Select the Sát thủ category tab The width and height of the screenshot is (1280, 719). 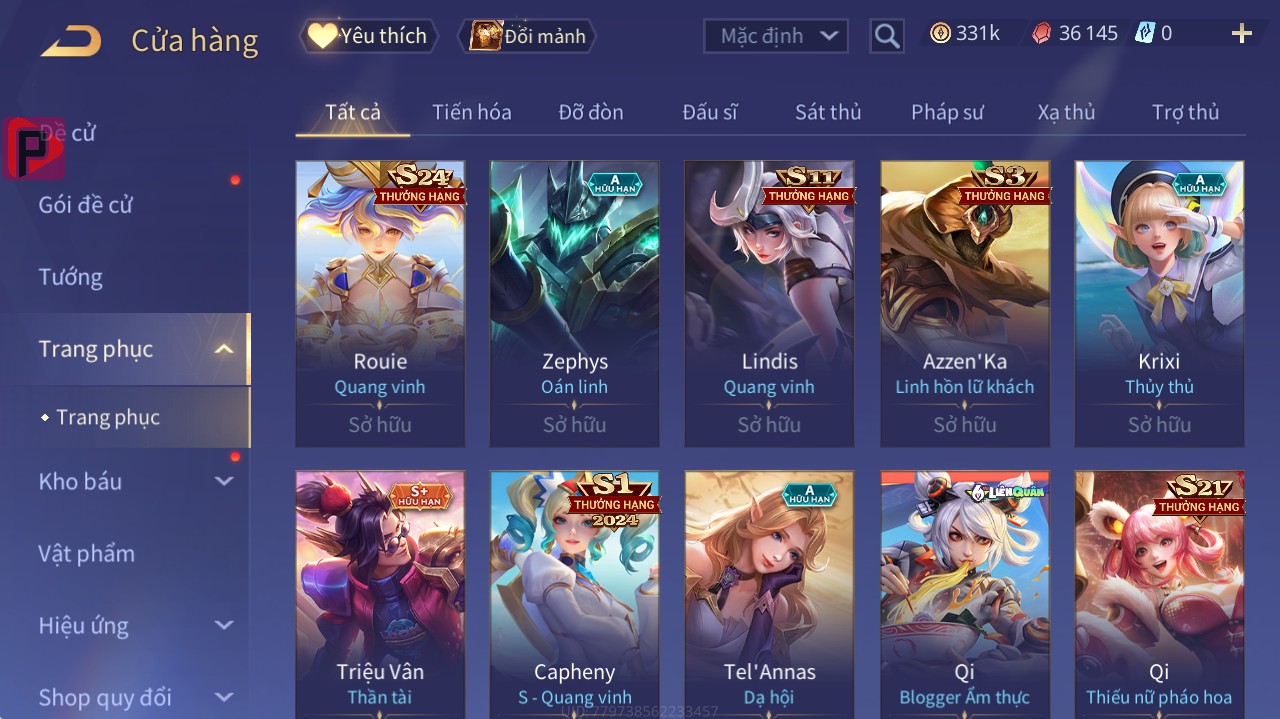point(827,112)
